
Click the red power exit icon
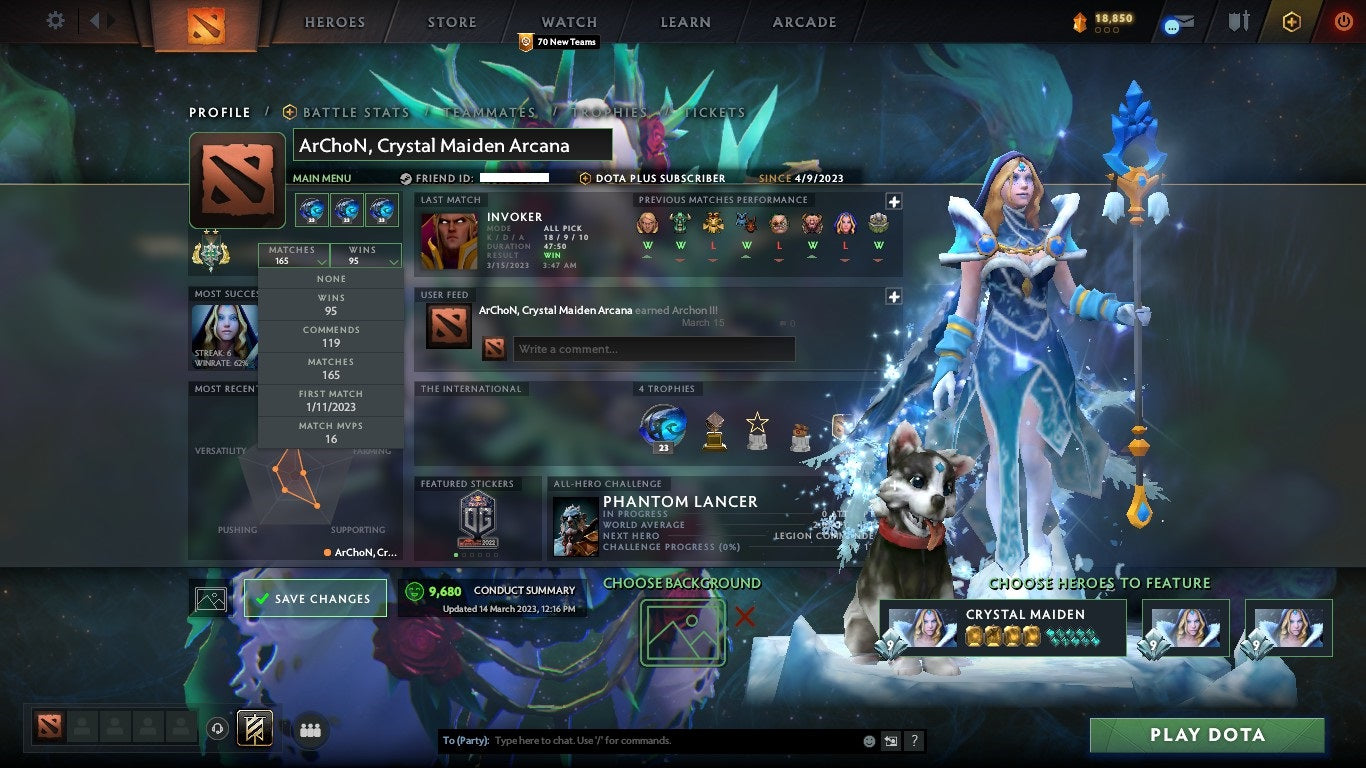coord(1344,21)
